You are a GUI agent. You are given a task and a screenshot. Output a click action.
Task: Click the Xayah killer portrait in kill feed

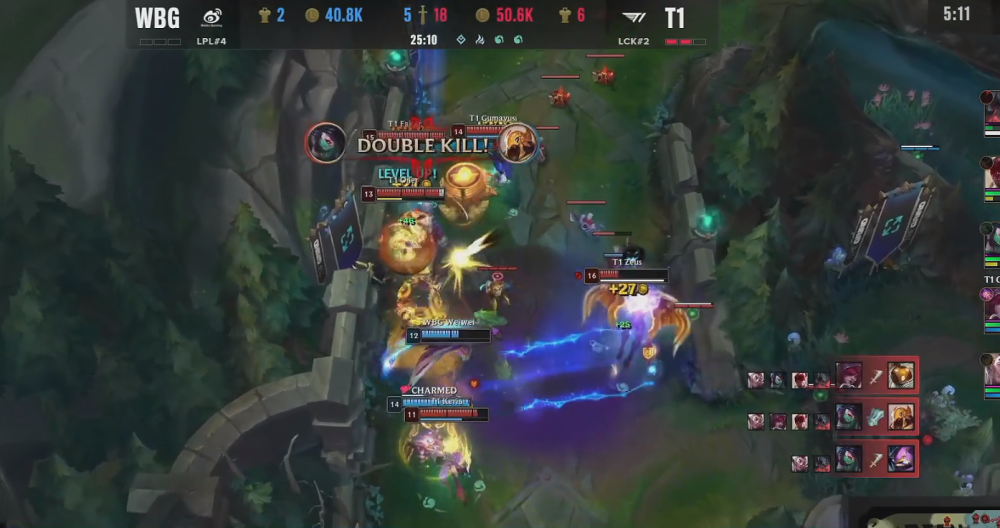(849, 376)
